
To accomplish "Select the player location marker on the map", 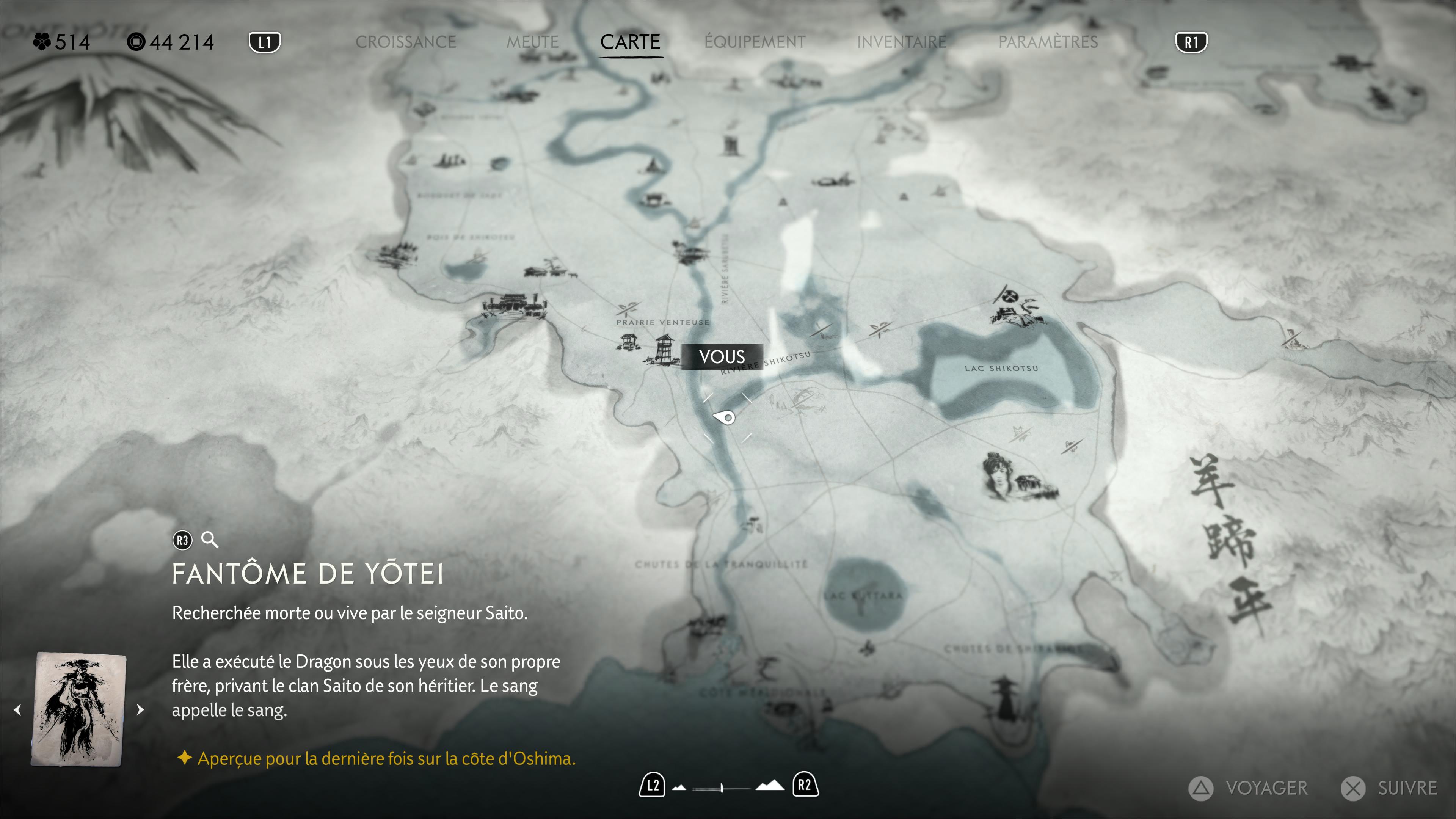I will point(725,418).
